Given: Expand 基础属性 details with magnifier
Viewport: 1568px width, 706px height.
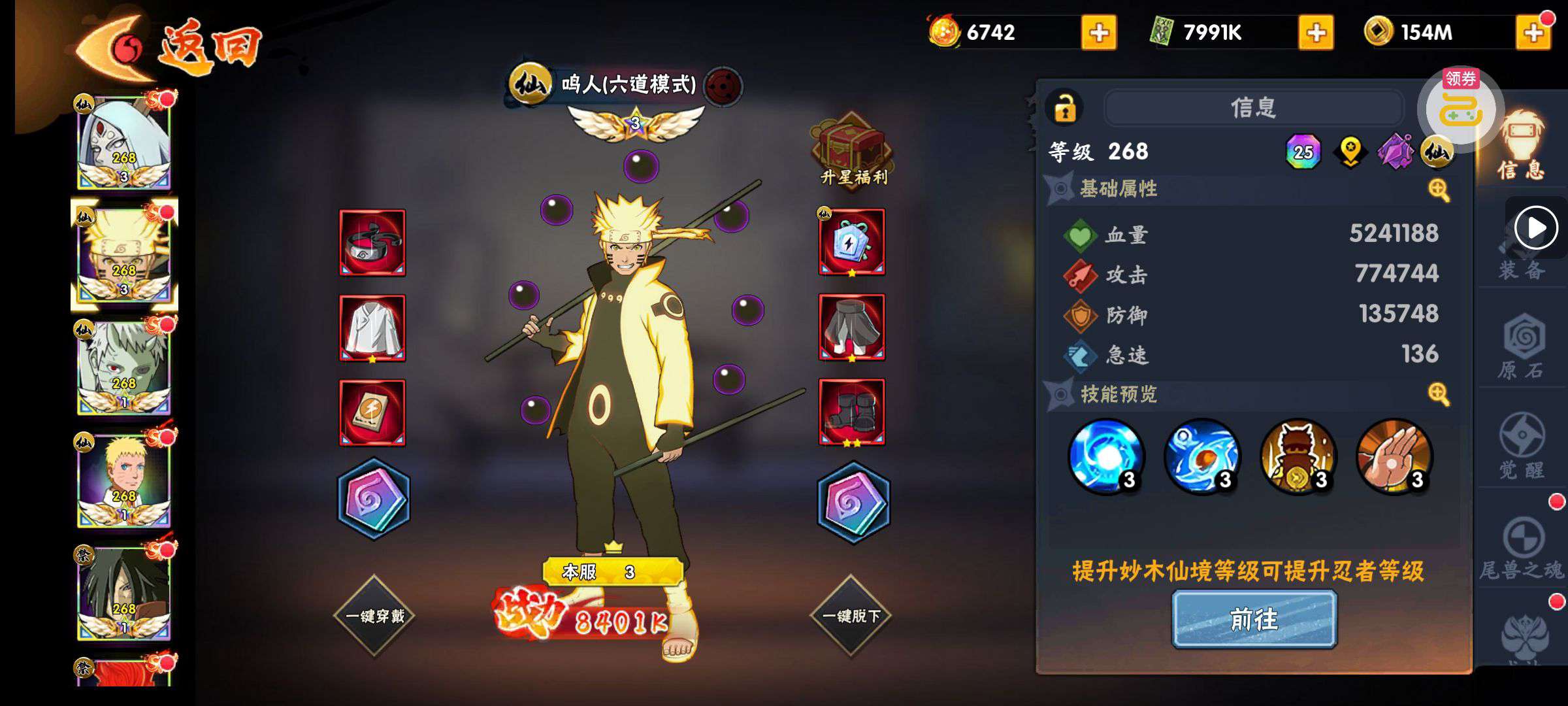Looking at the screenshot, I should [x=1438, y=190].
